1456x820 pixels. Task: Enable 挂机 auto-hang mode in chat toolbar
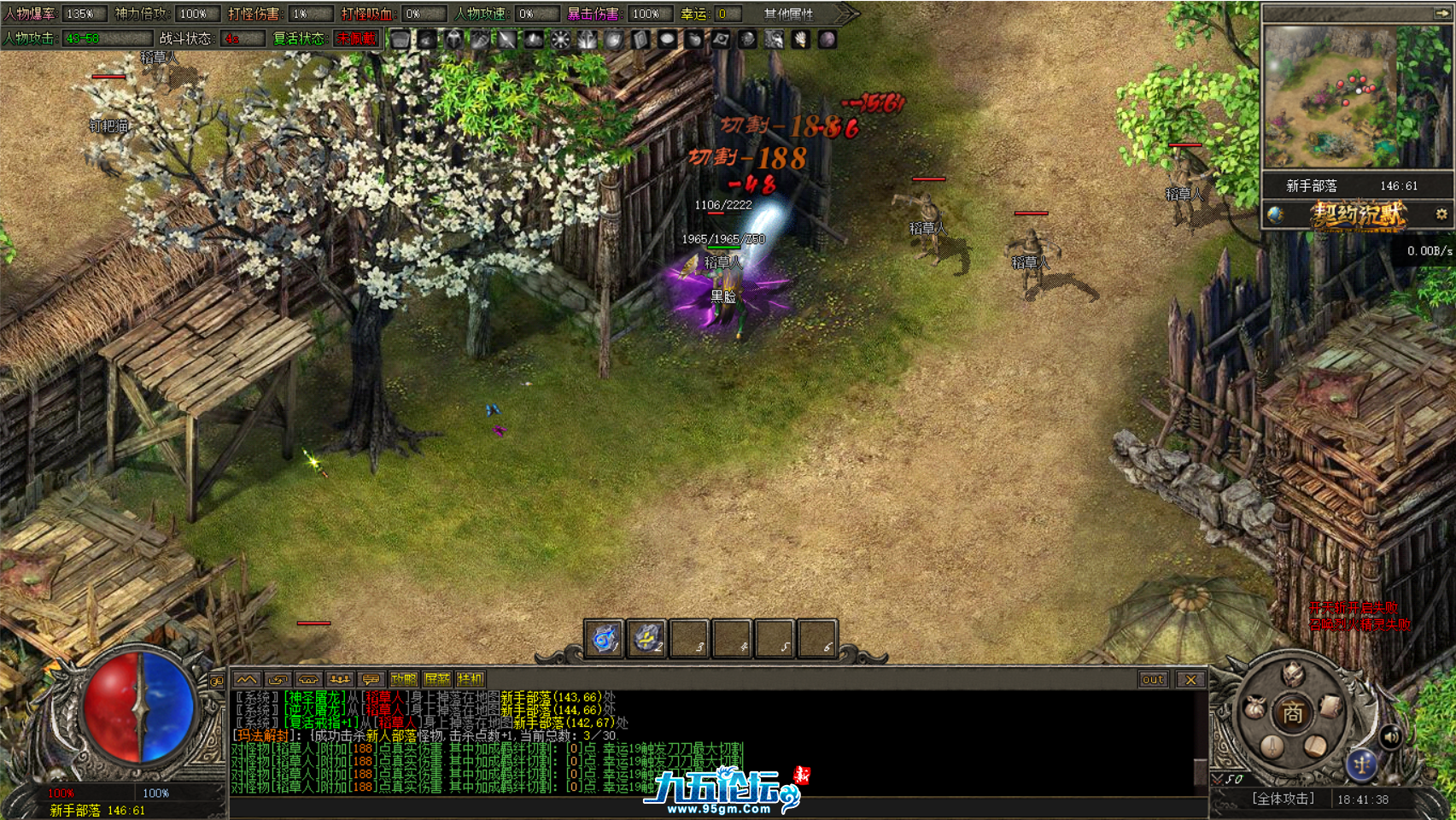470,680
